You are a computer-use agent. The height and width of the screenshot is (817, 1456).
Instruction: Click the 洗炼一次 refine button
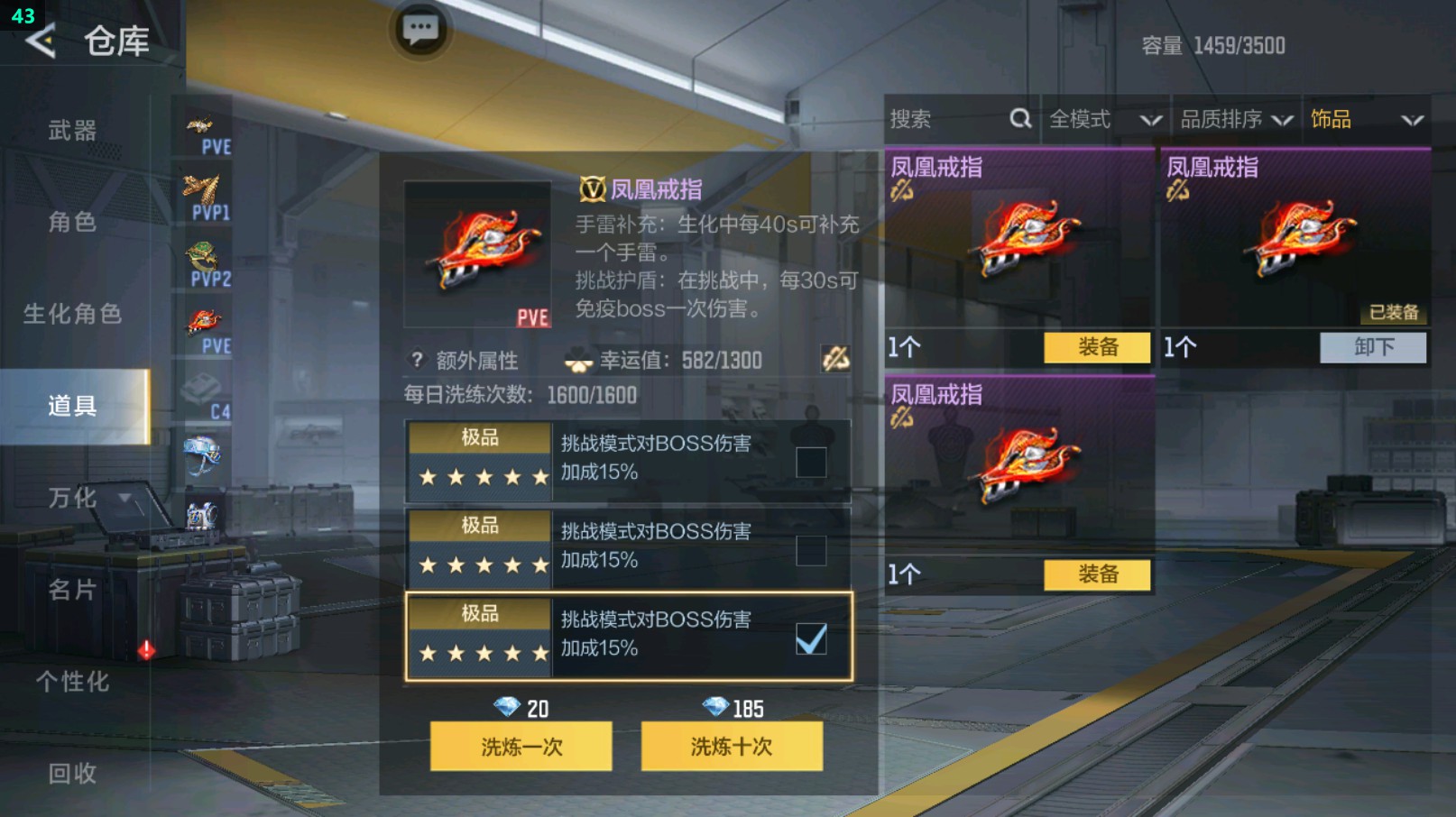(x=521, y=747)
